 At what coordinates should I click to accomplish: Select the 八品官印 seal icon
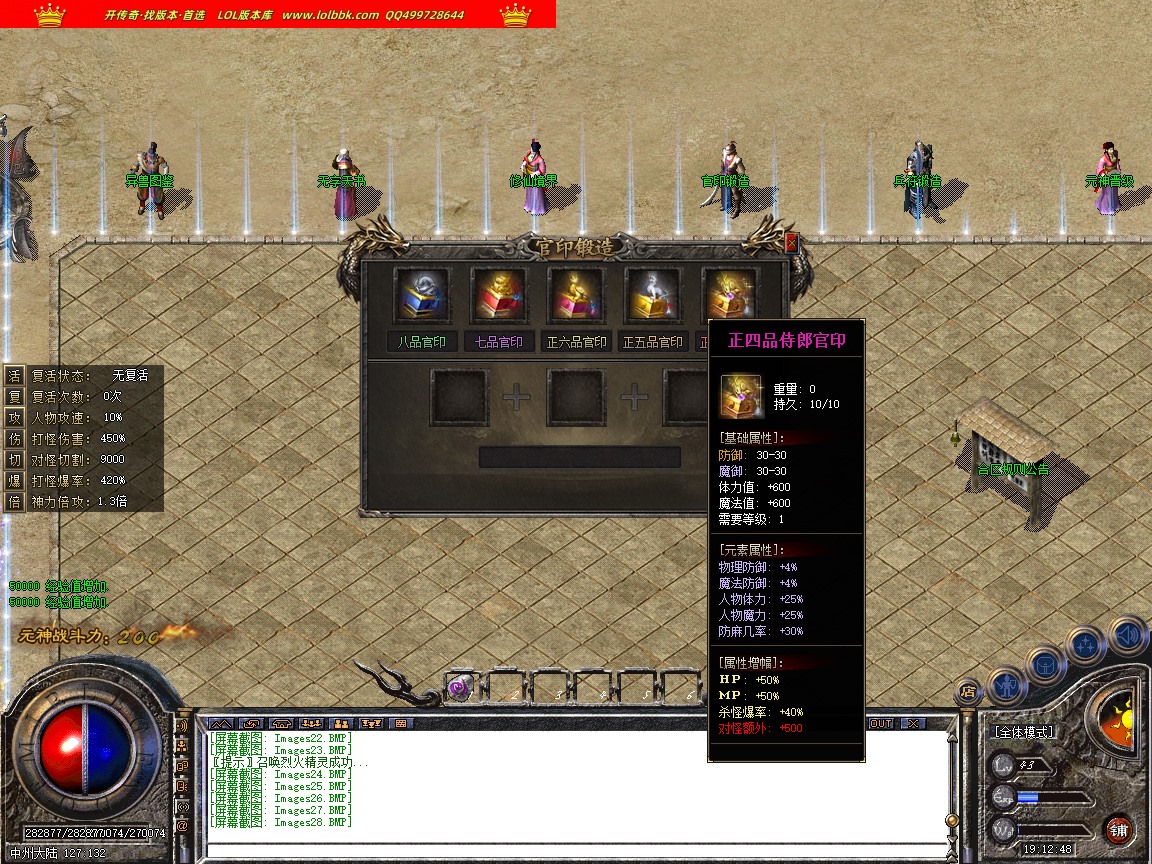click(x=421, y=294)
